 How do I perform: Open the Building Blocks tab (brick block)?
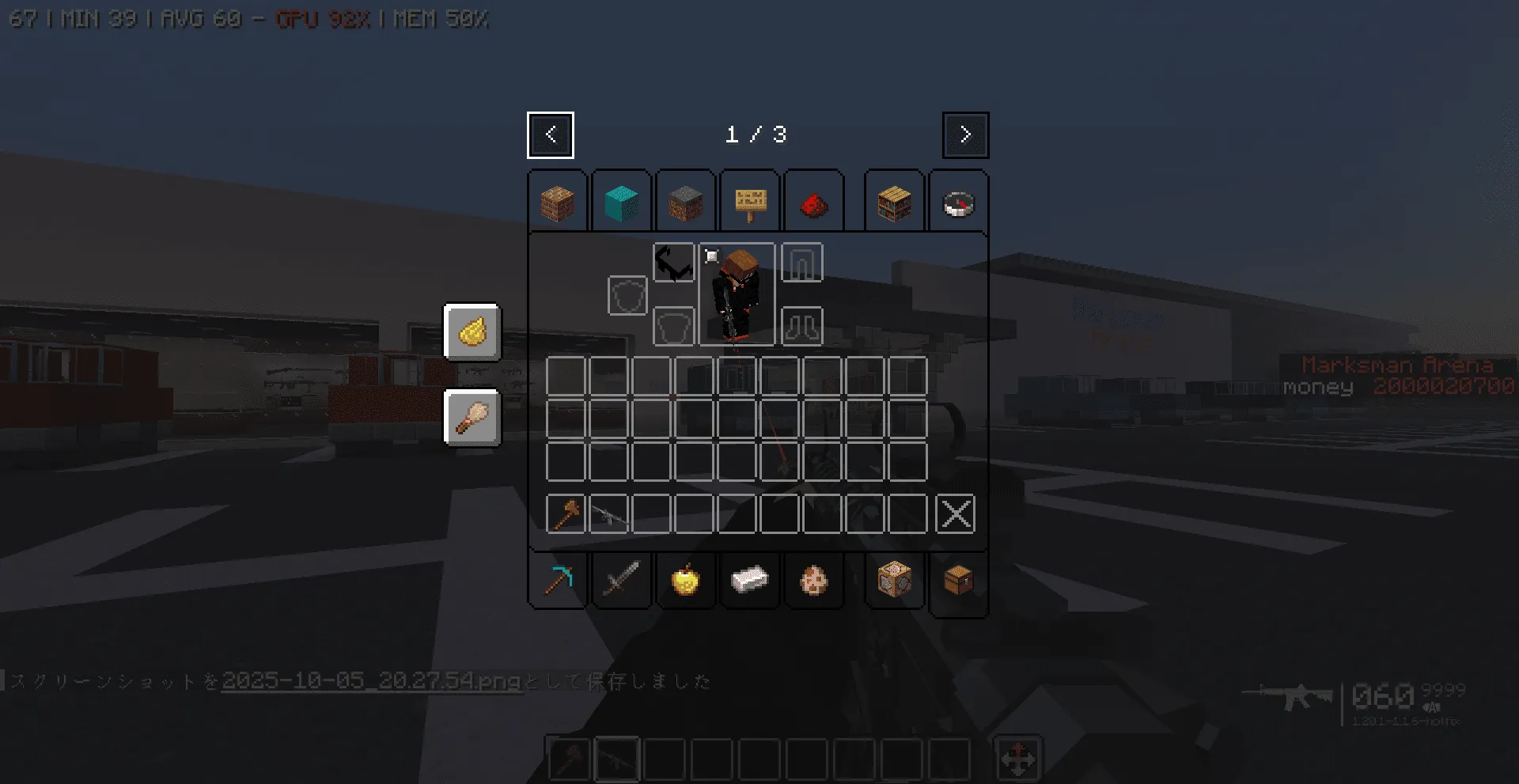[x=558, y=203]
